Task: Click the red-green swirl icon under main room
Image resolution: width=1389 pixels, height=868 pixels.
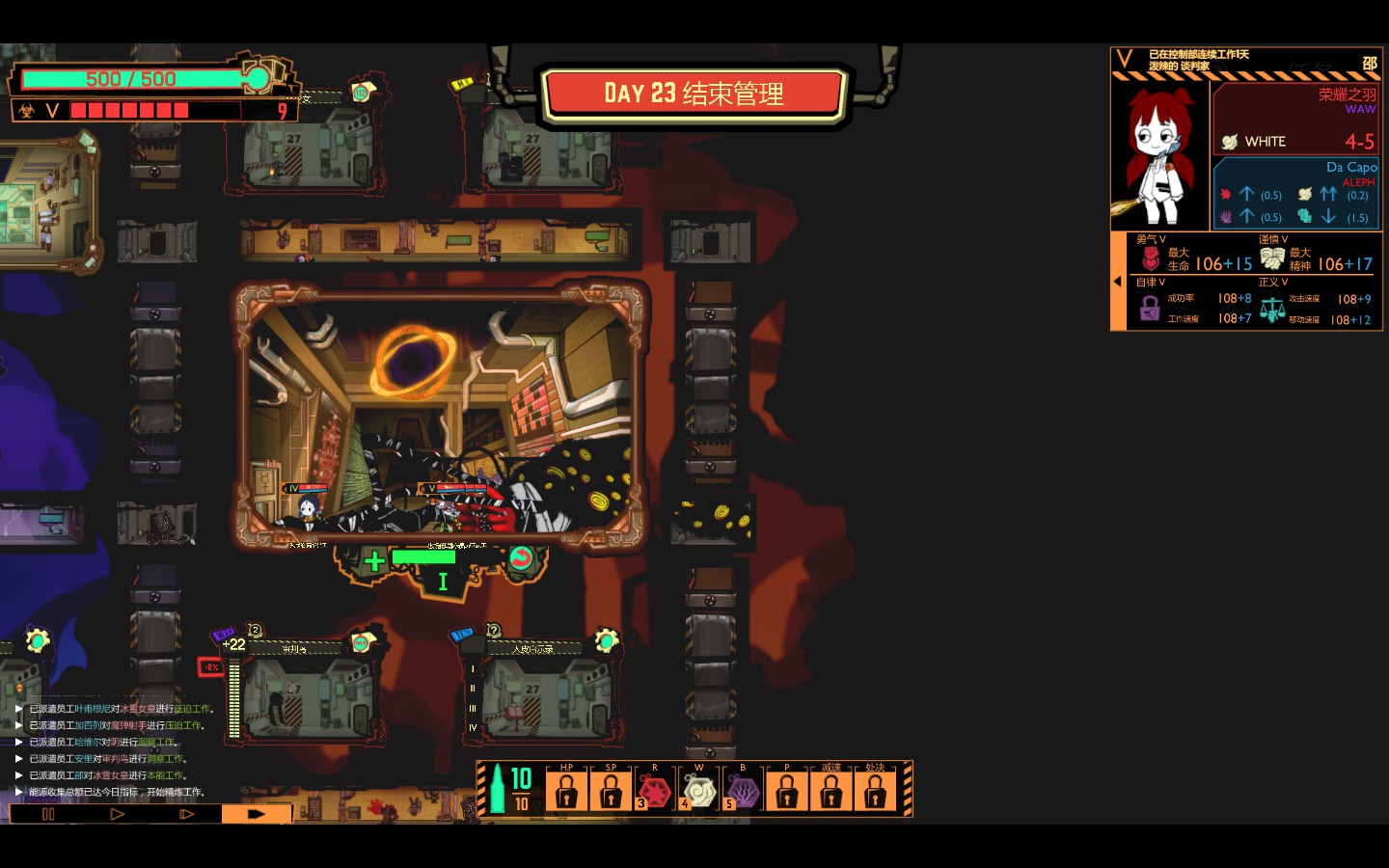Action: point(521,558)
